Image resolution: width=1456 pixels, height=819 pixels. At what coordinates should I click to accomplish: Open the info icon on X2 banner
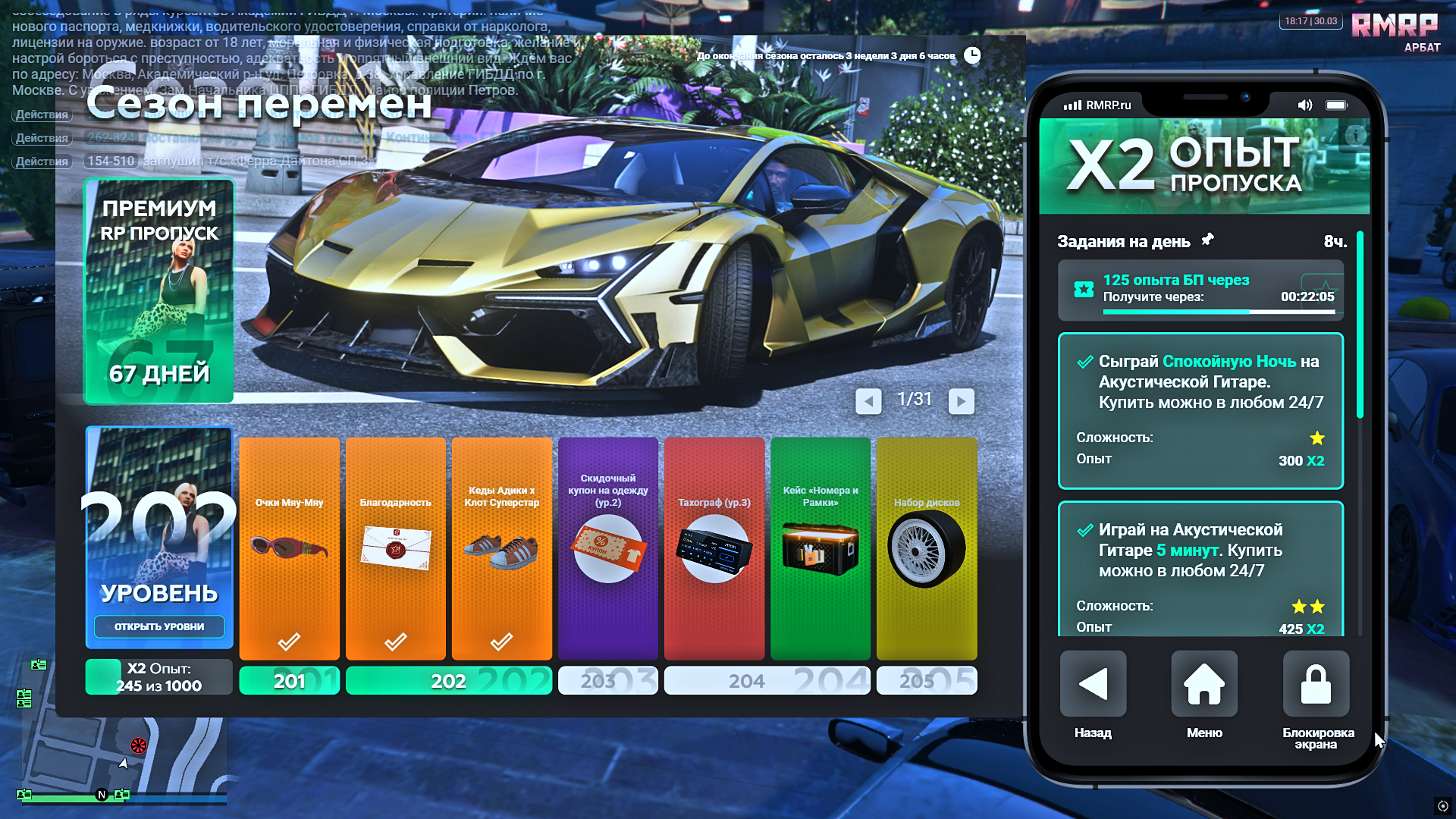click(x=1355, y=136)
